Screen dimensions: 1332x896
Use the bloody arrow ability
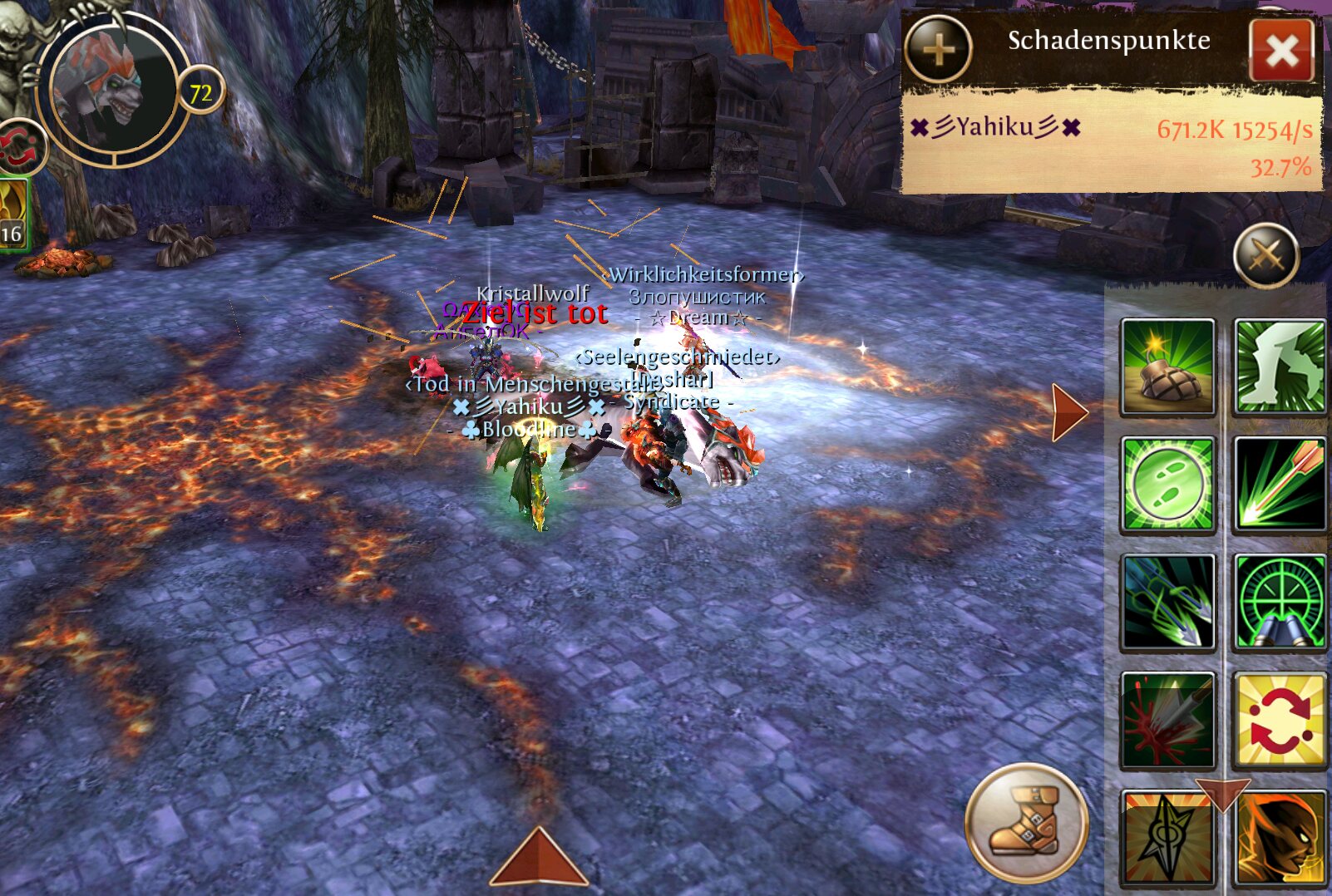(x=1167, y=721)
